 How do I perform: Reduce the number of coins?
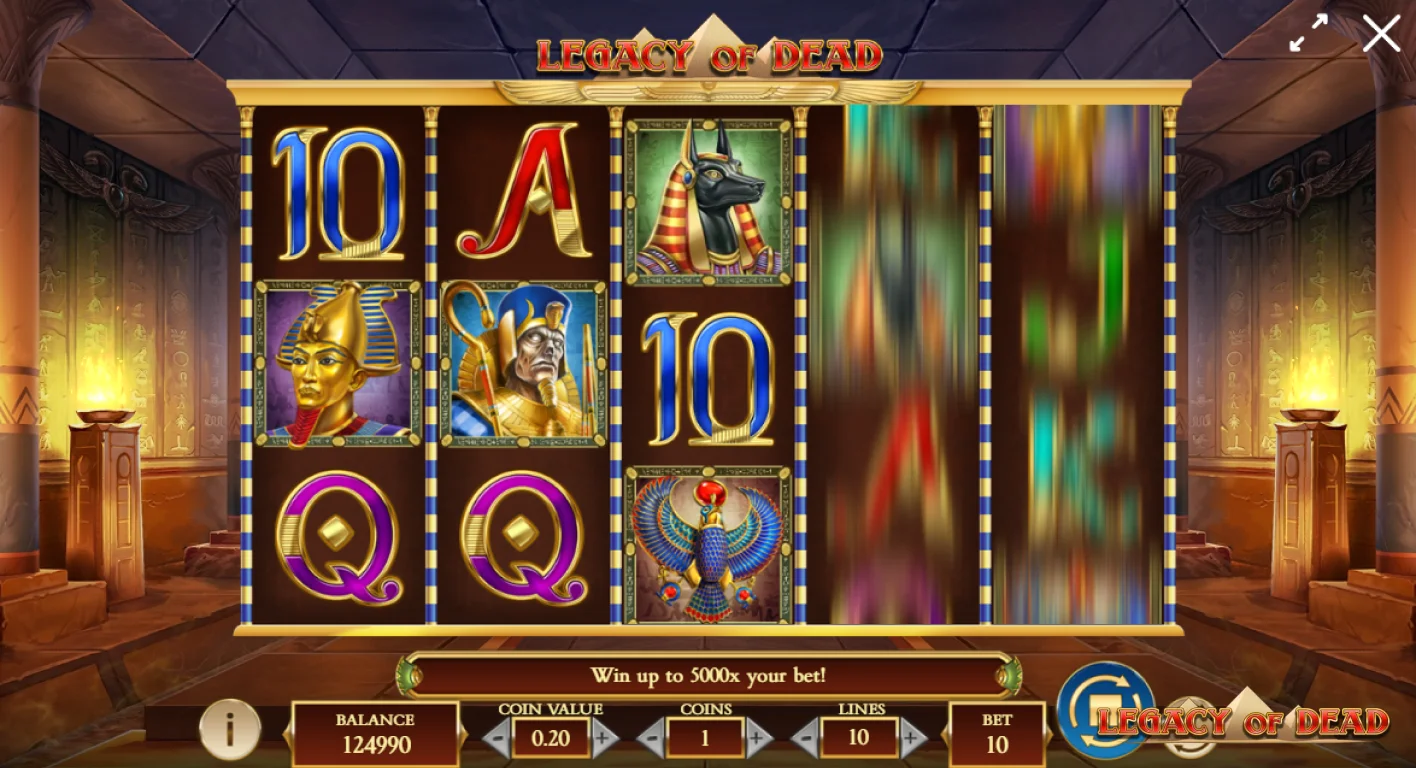(x=651, y=740)
